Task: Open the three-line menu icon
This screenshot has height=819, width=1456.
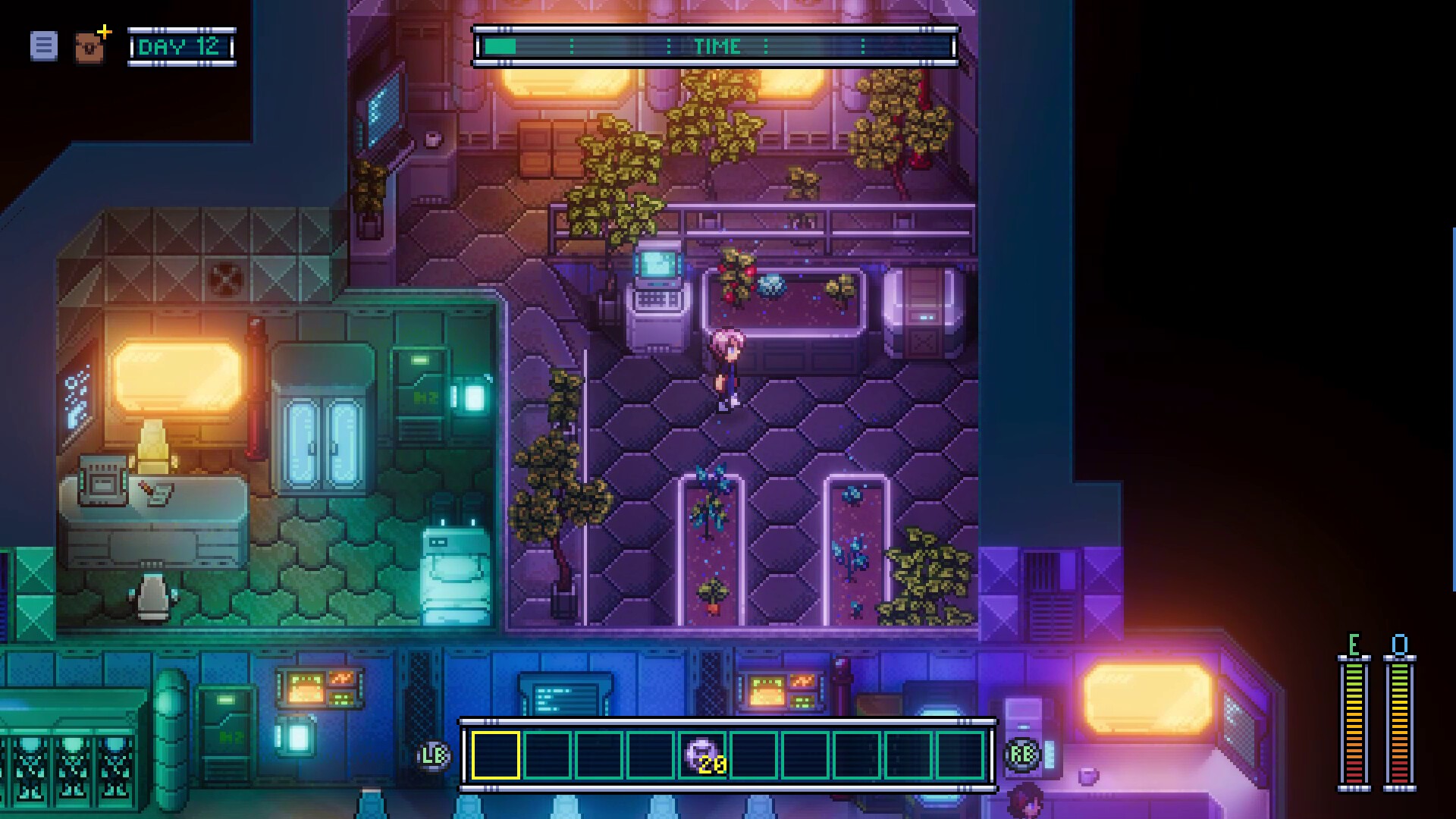Action: point(43,46)
